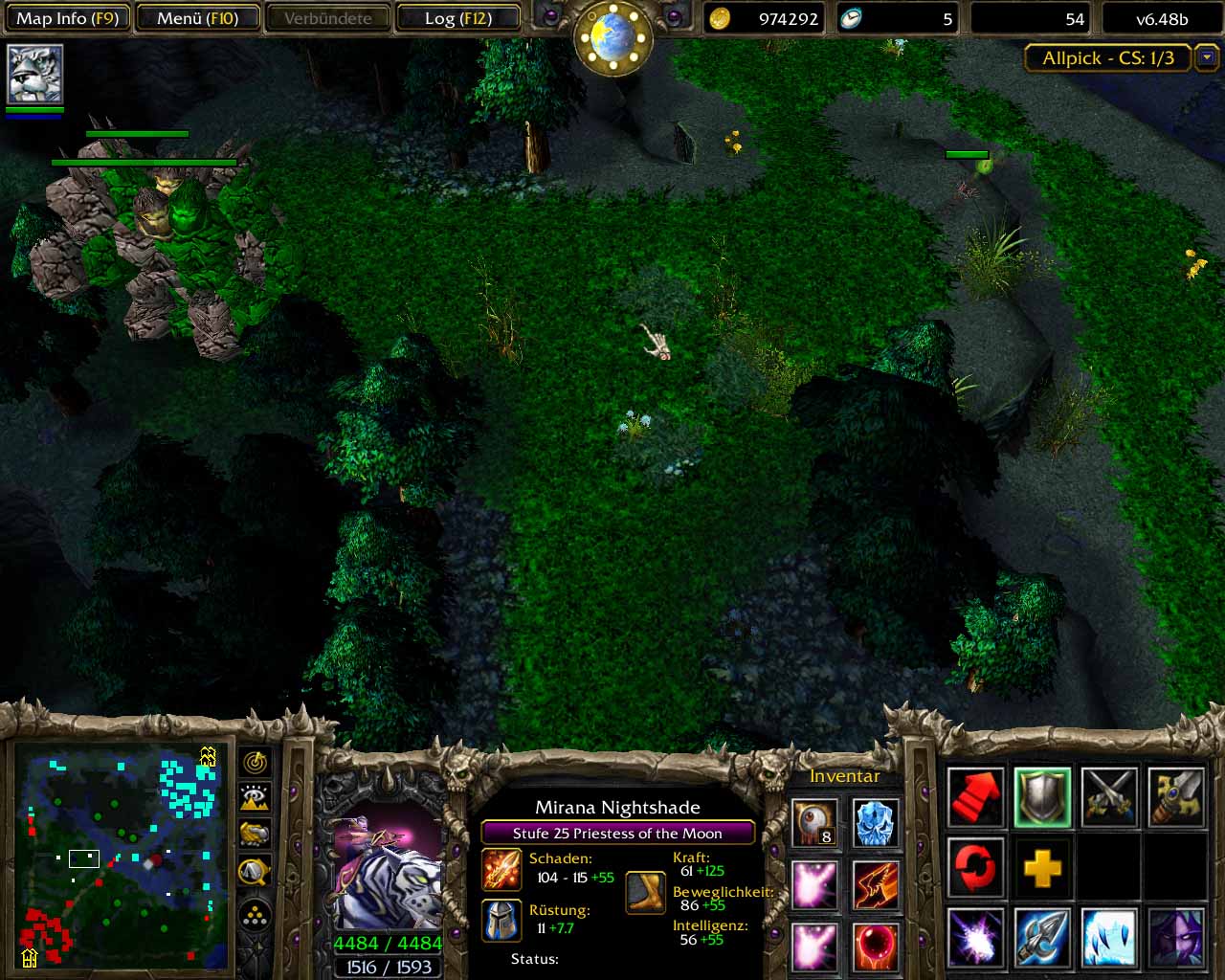This screenshot has height=980, width=1225.
Task: Toggle the ally color mode button
Action: [x=256, y=835]
